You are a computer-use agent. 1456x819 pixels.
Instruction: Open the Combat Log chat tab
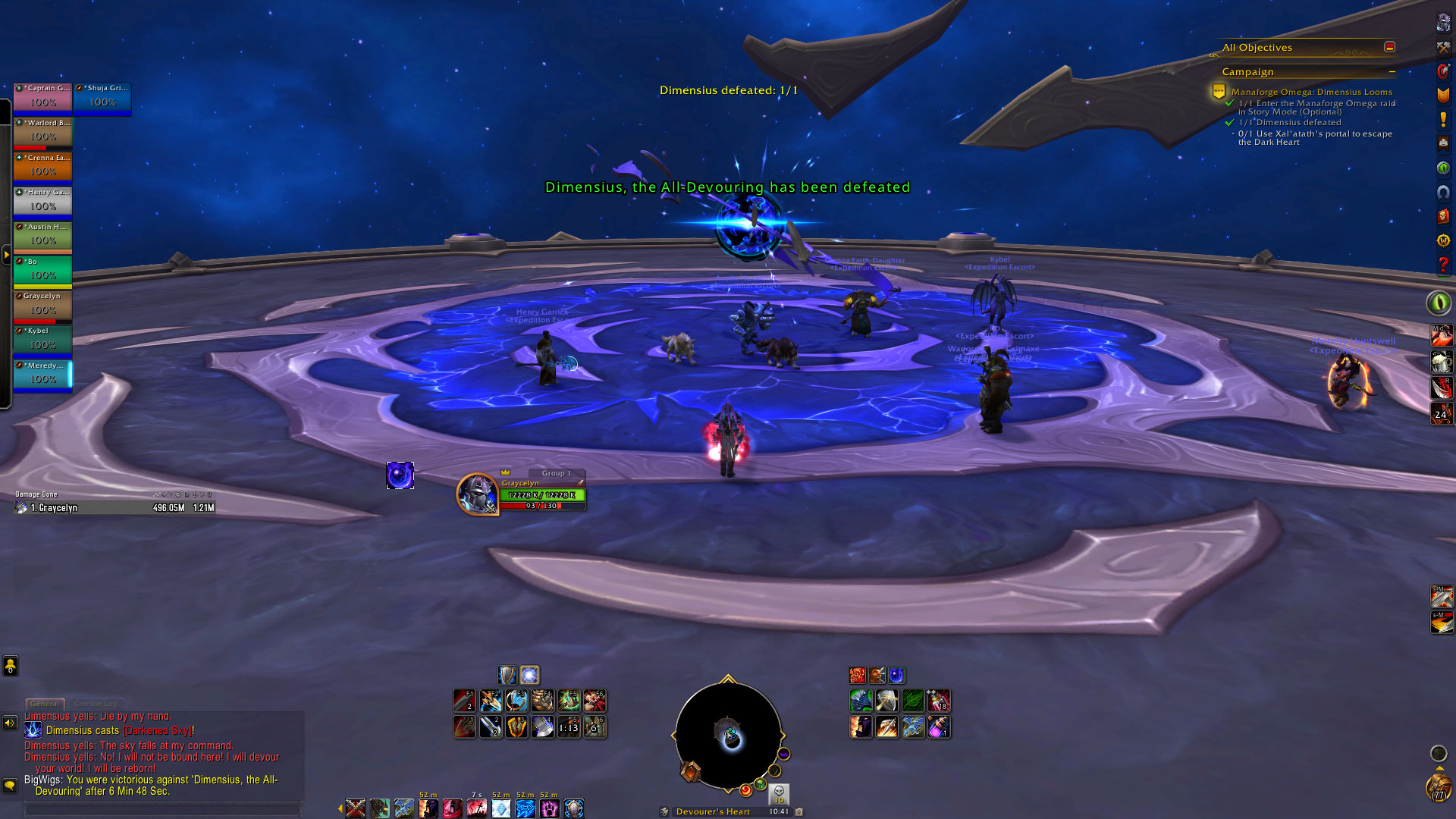(x=96, y=704)
